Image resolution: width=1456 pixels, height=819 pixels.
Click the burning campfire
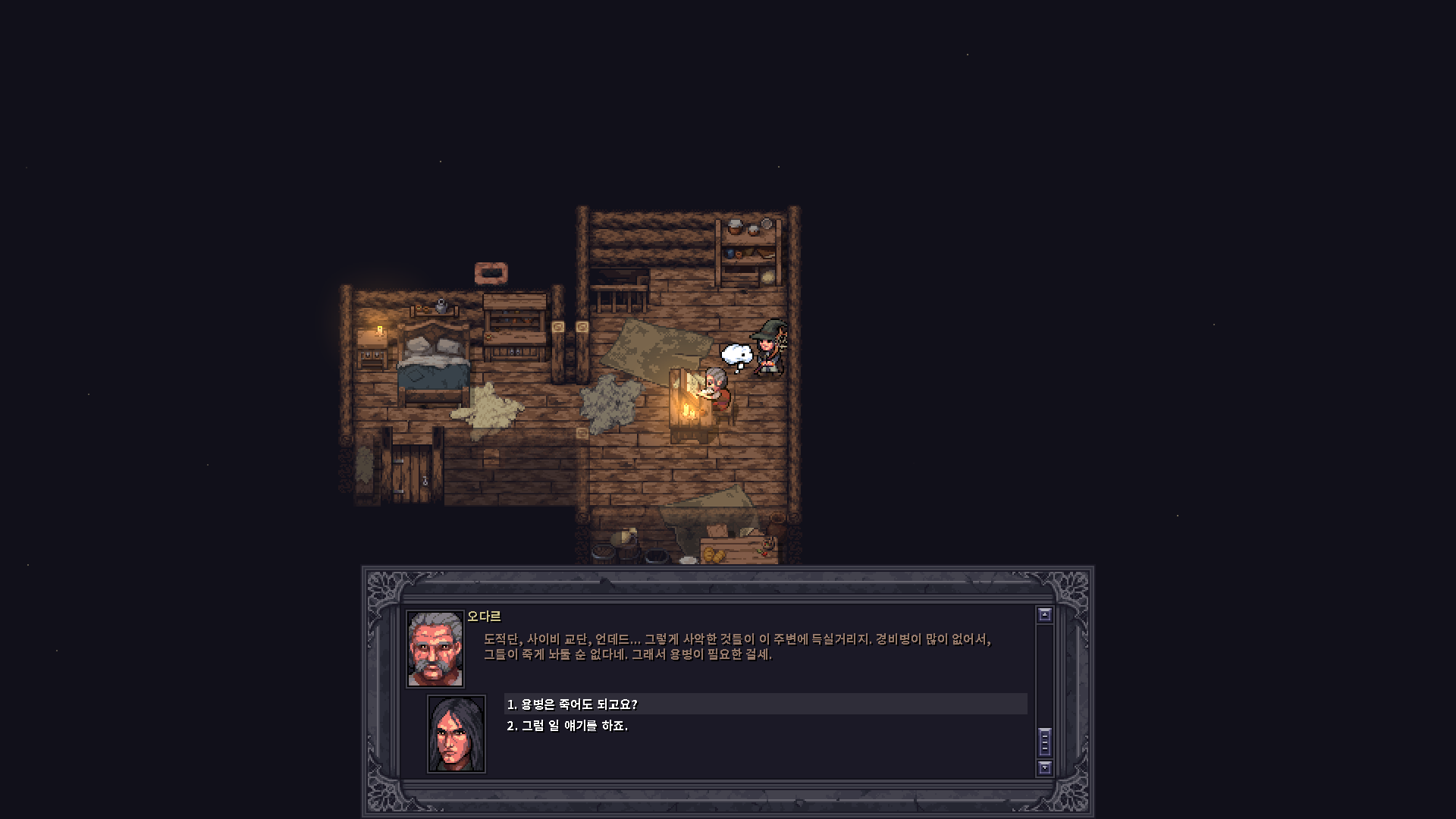coord(689,411)
